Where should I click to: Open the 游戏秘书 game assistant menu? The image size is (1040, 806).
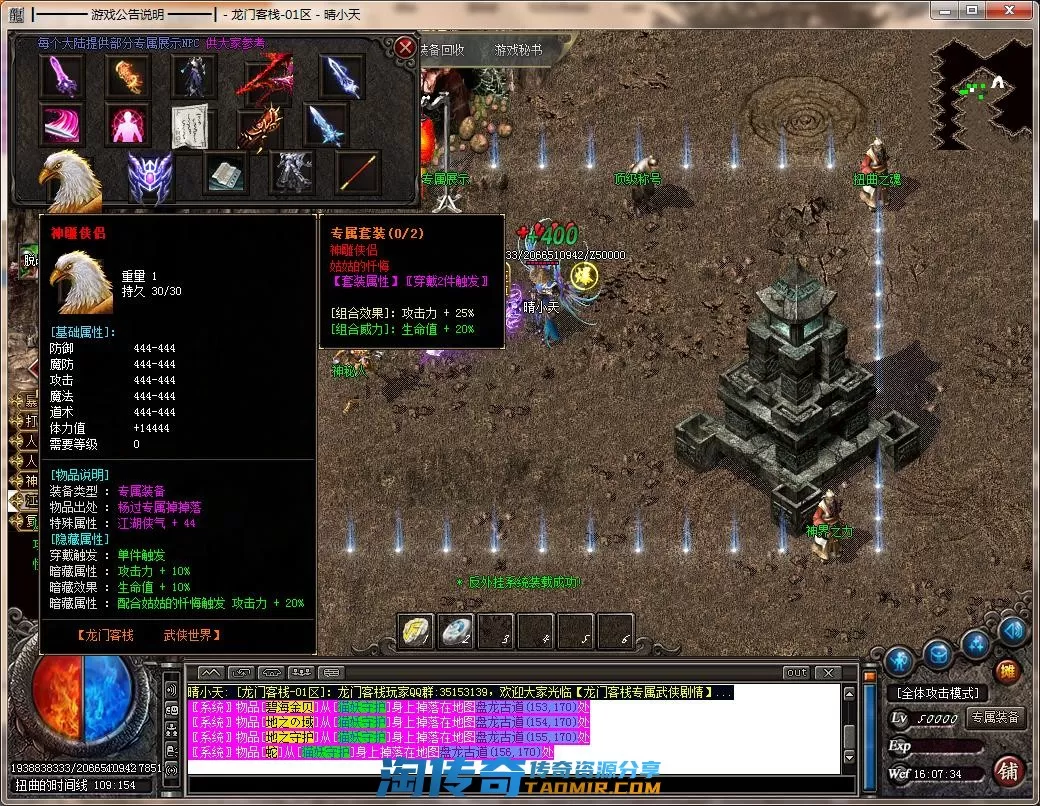coord(519,49)
